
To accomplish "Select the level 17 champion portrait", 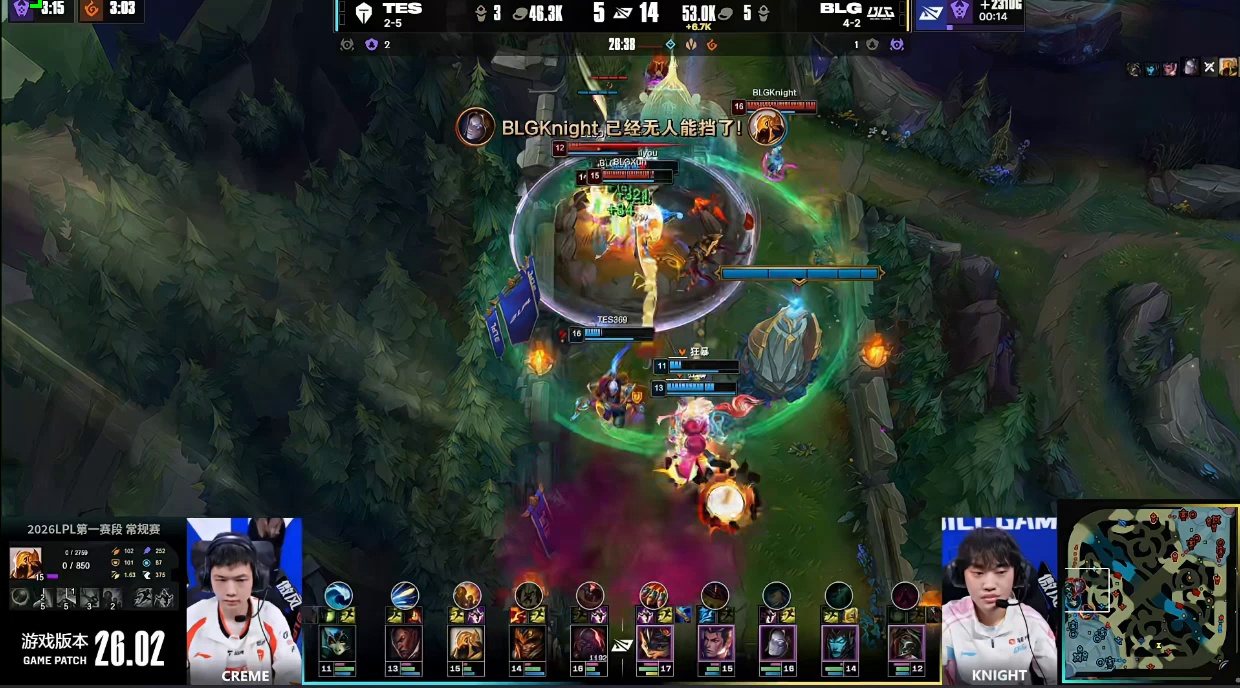I will [654, 645].
